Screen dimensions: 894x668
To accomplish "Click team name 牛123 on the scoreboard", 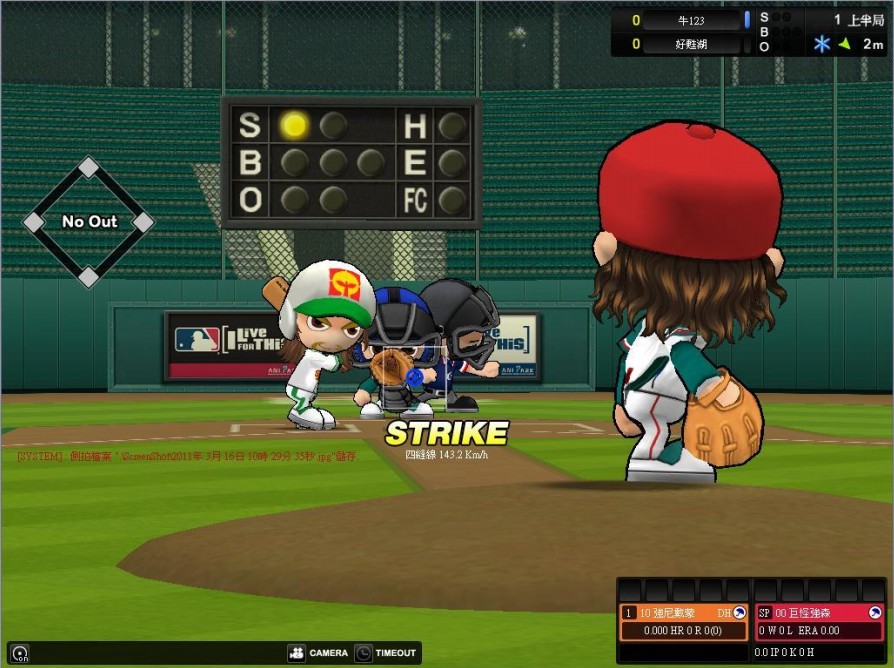I will click(693, 20).
